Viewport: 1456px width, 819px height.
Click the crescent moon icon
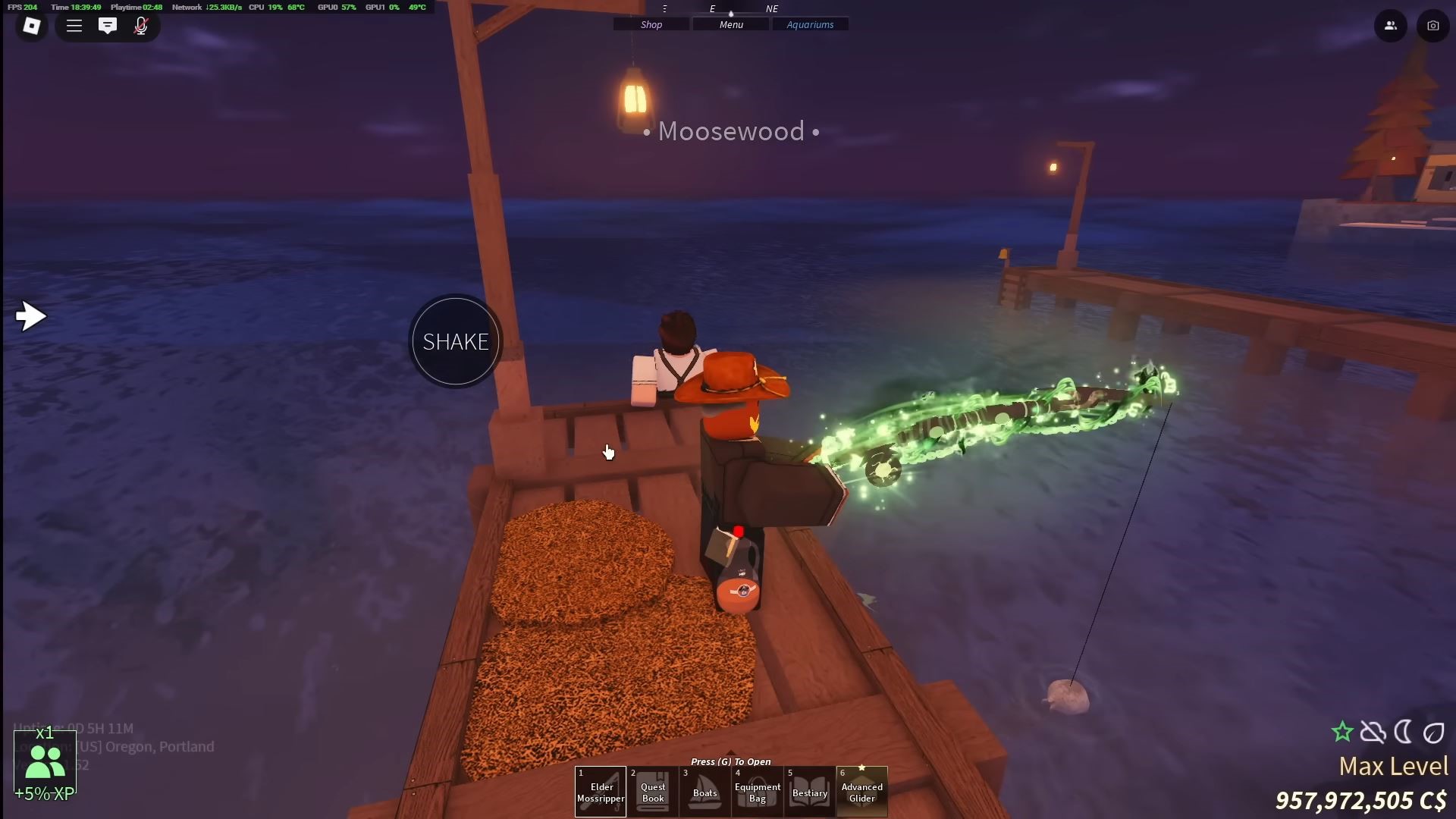(x=1403, y=732)
